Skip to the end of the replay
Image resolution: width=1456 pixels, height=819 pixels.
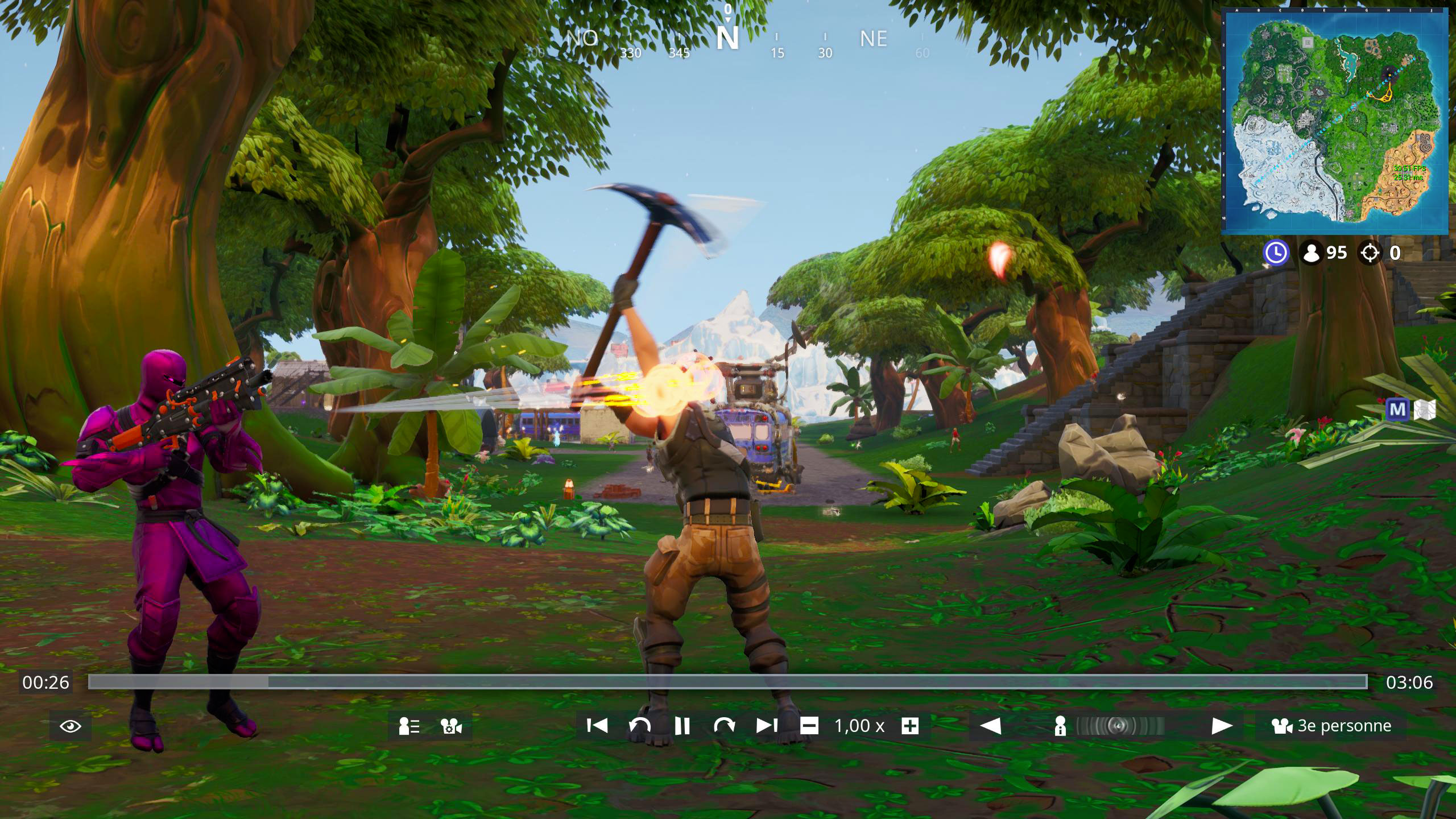click(x=766, y=726)
